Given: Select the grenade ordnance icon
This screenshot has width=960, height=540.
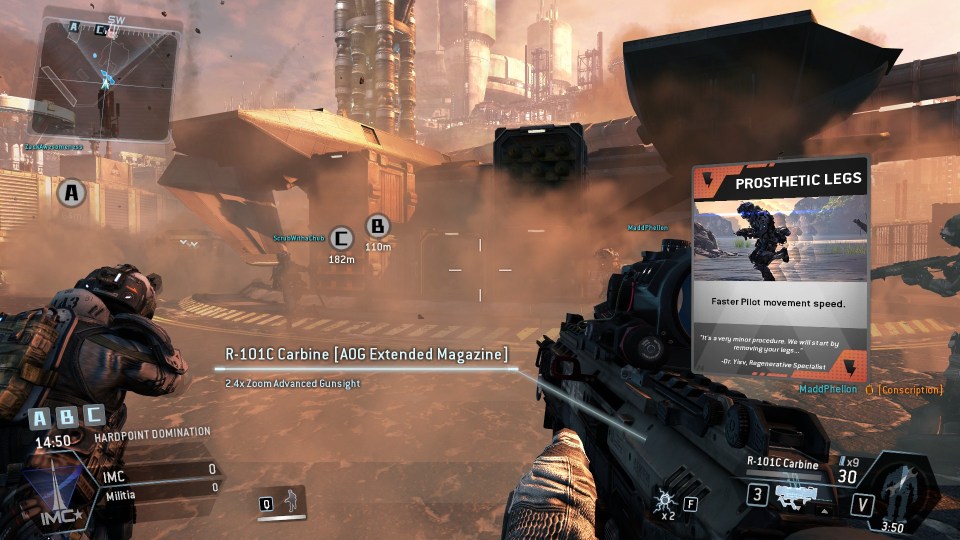Looking at the screenshot, I should (x=665, y=498).
